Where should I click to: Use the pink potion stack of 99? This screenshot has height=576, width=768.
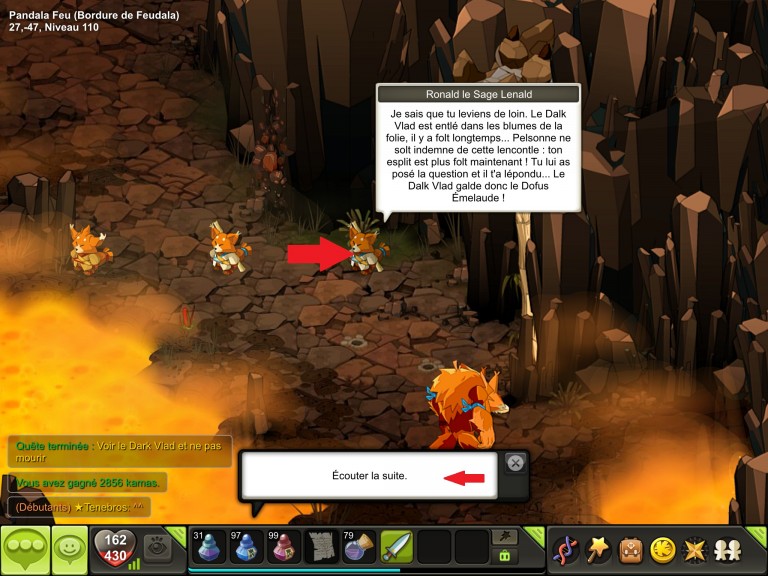pos(283,549)
